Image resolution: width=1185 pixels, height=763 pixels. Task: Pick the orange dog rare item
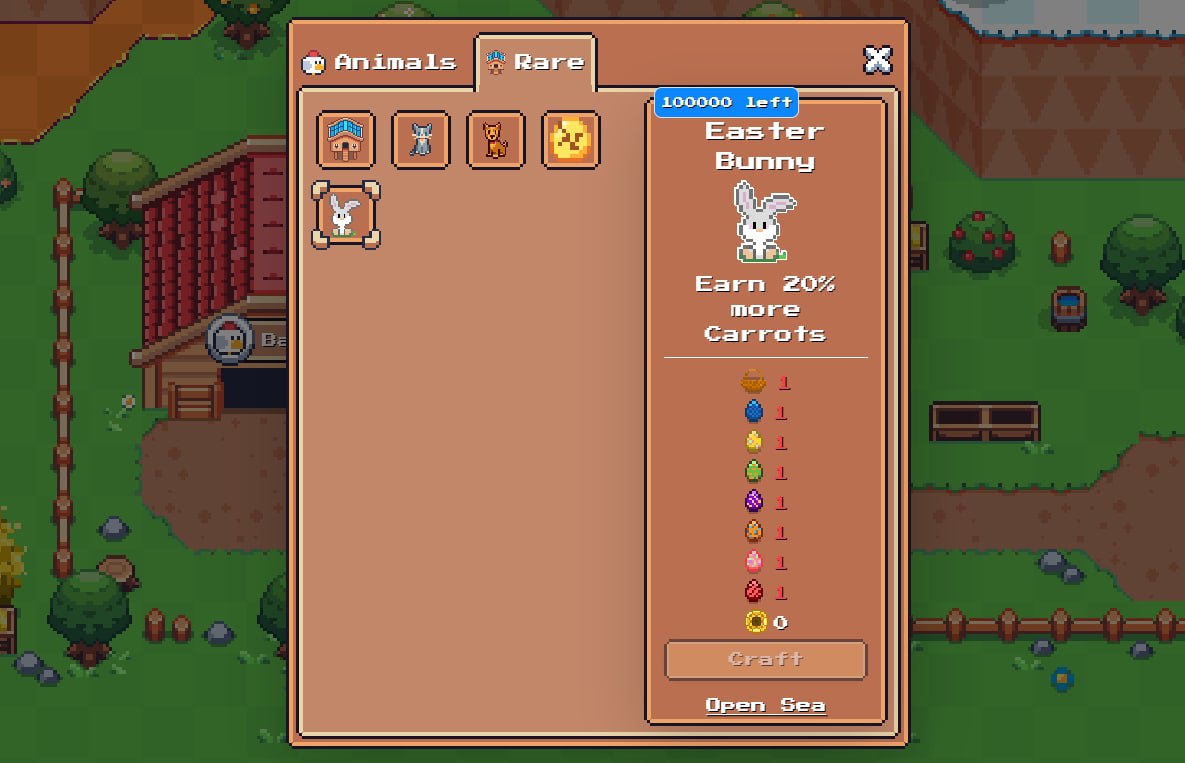(x=496, y=140)
